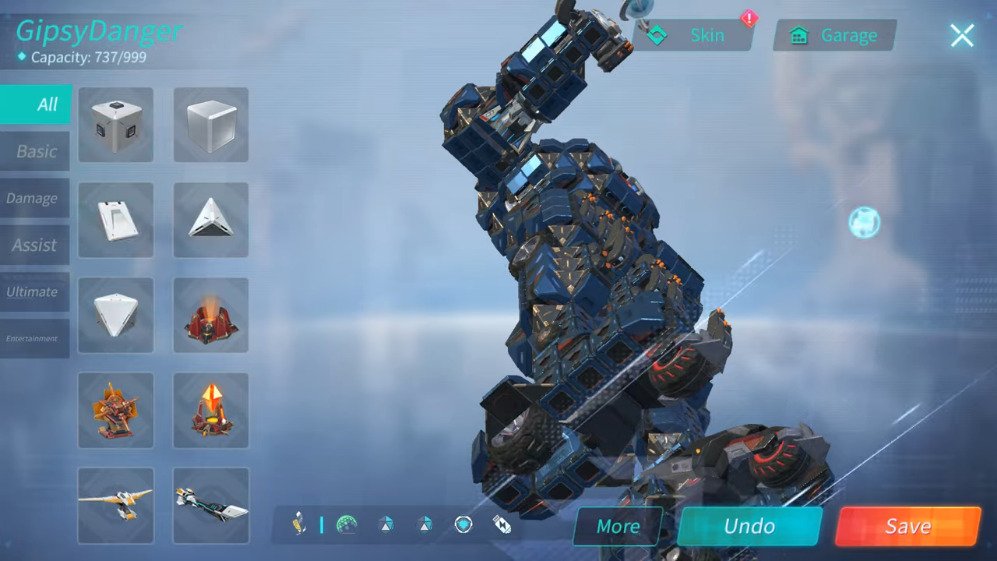Choose the plain silver cube block
Viewport: 997px width, 561px height.
(211, 125)
